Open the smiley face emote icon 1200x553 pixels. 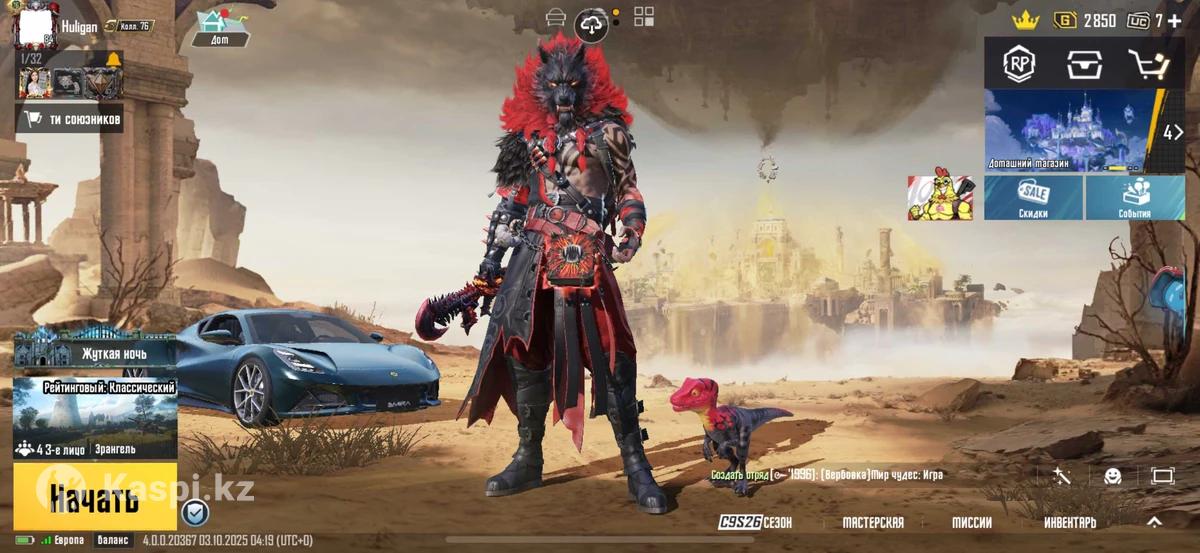coord(1112,476)
